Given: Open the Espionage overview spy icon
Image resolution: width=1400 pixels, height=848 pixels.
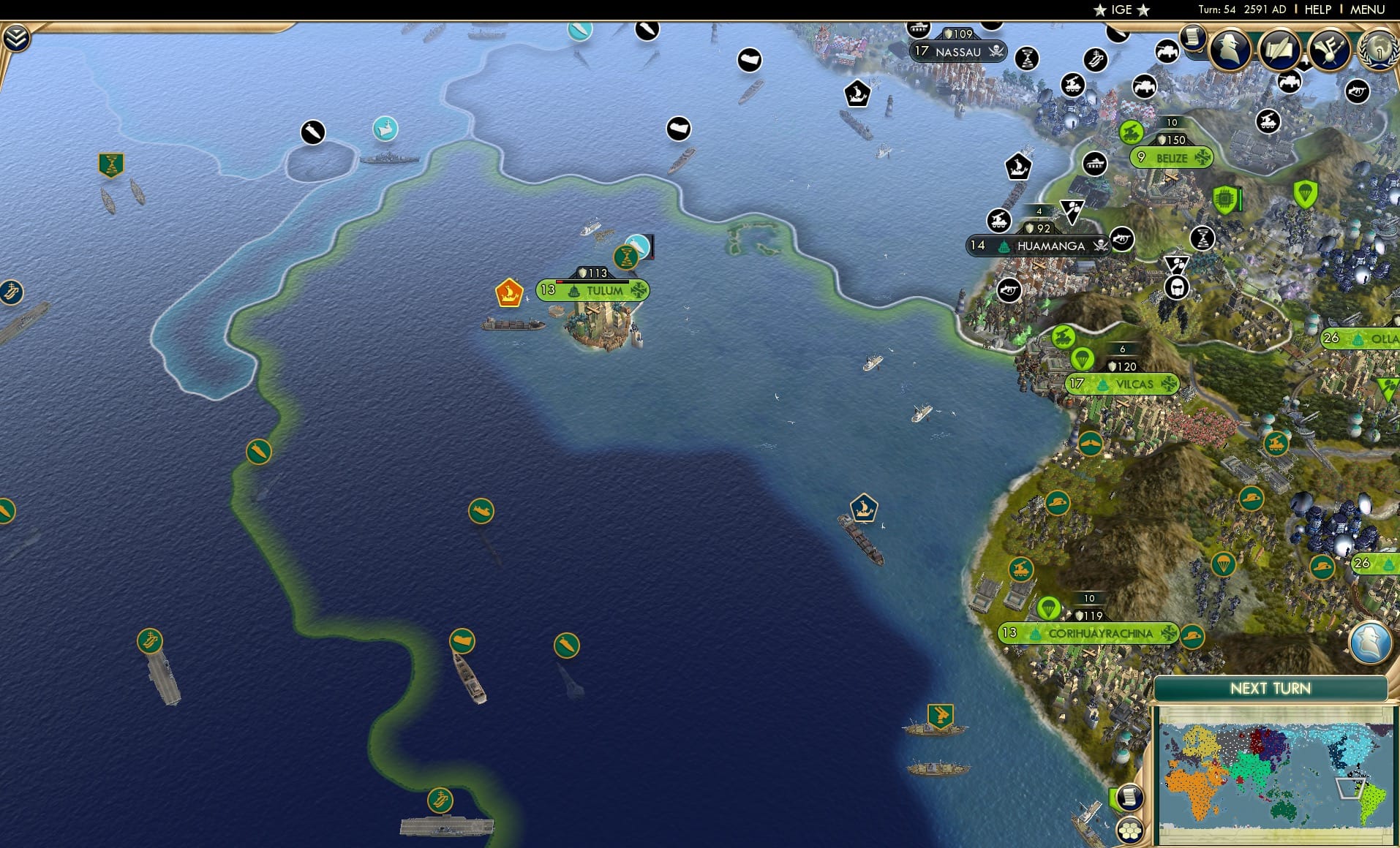Looking at the screenshot, I should coord(1227,50).
